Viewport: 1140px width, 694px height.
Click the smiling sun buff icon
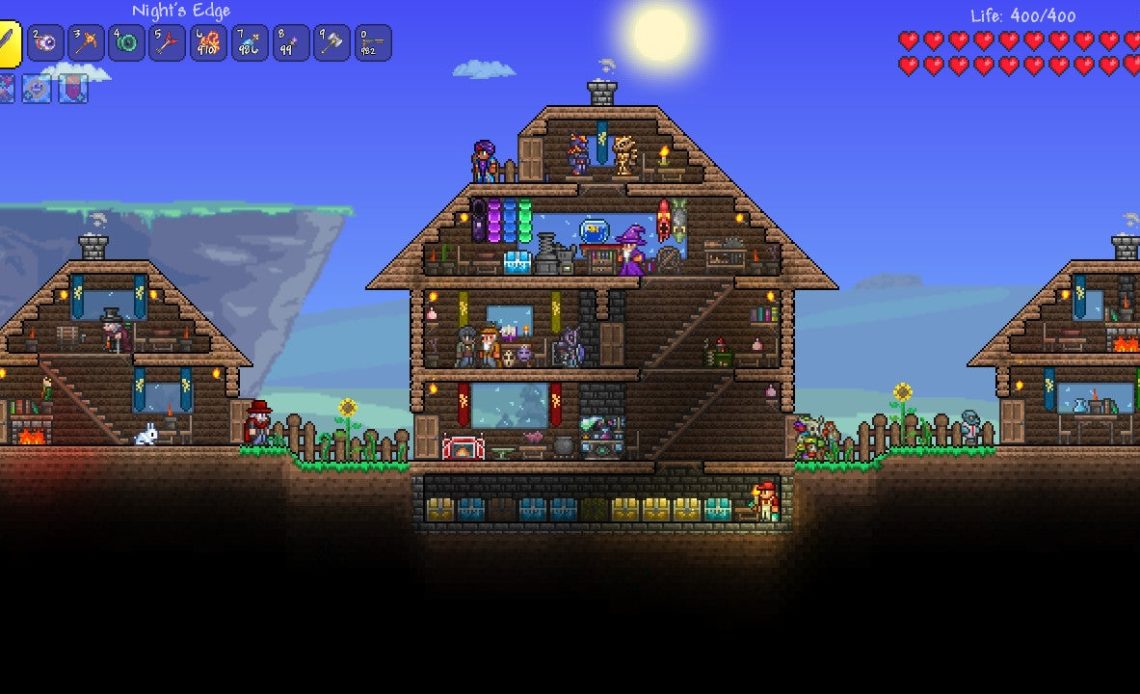point(38,89)
